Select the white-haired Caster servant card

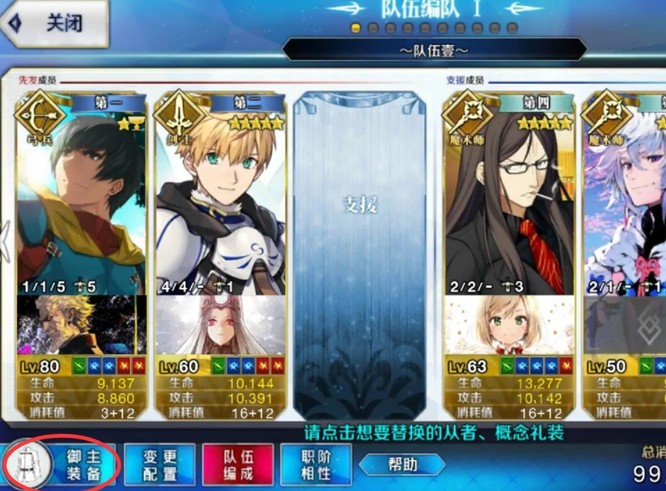(625, 200)
